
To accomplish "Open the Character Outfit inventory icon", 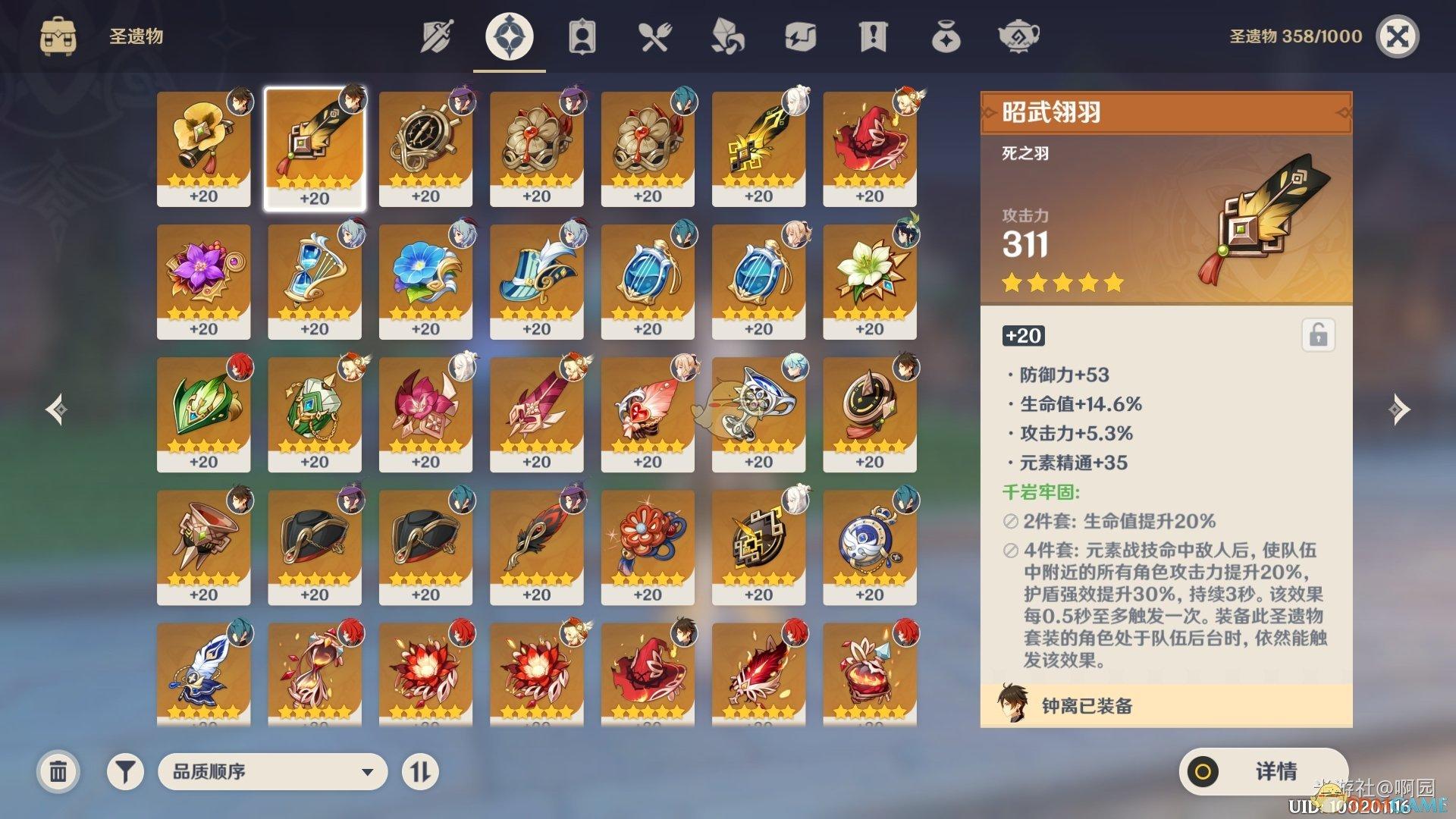I will point(581,35).
